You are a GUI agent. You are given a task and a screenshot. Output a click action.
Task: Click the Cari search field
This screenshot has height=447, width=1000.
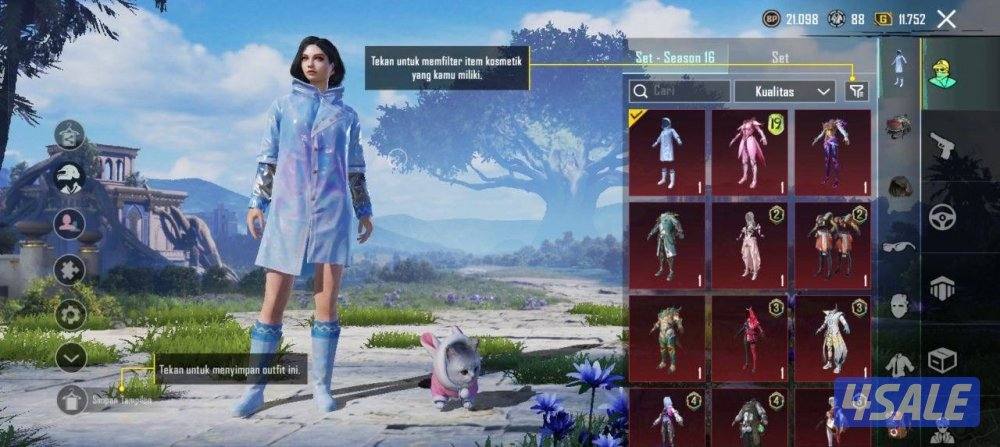pyautogui.click(x=678, y=91)
